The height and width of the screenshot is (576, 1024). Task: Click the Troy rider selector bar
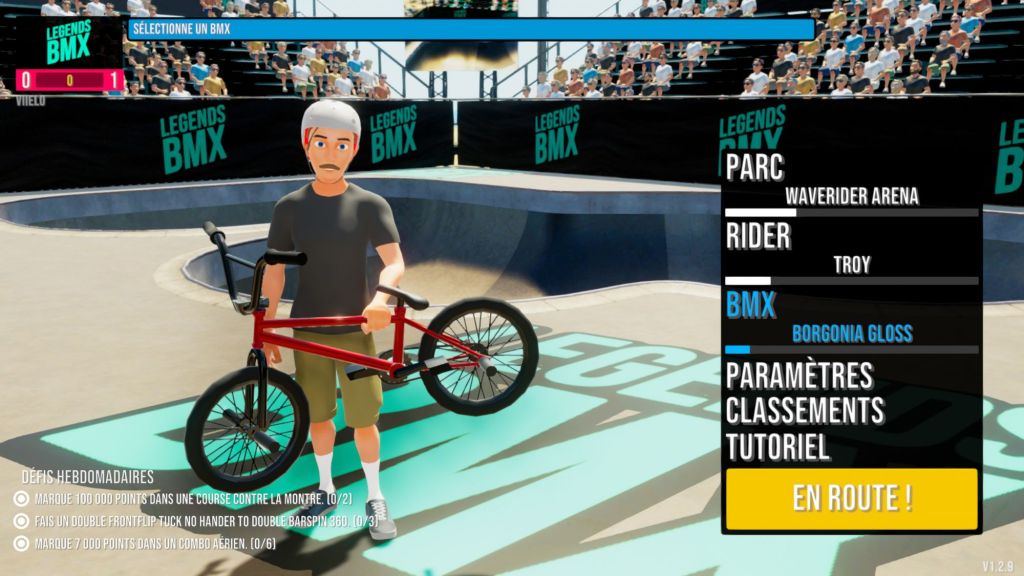click(x=851, y=281)
